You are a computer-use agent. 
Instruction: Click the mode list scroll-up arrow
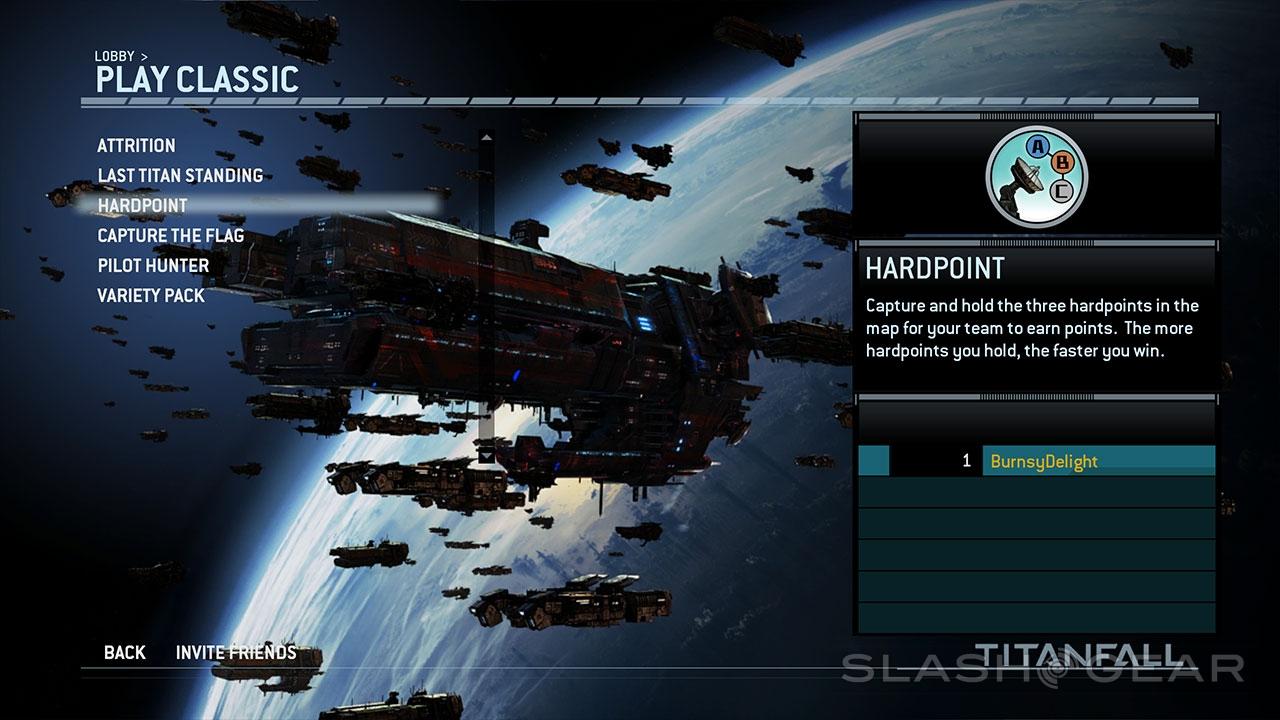tap(486, 138)
